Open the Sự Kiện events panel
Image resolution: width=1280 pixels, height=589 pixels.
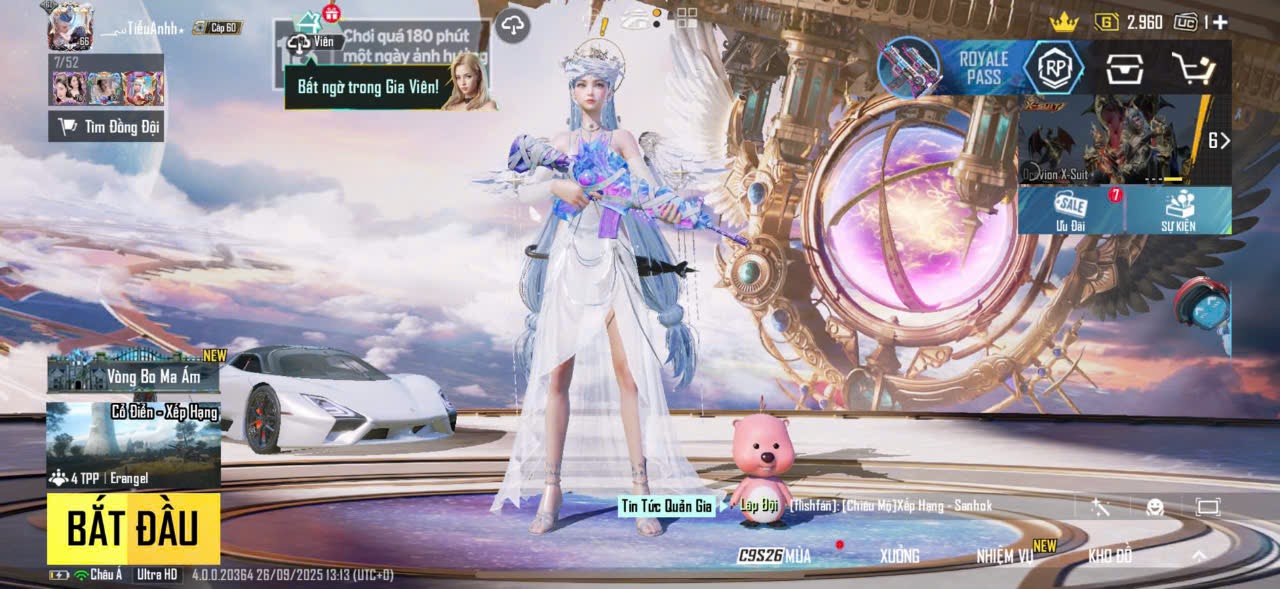click(1178, 210)
